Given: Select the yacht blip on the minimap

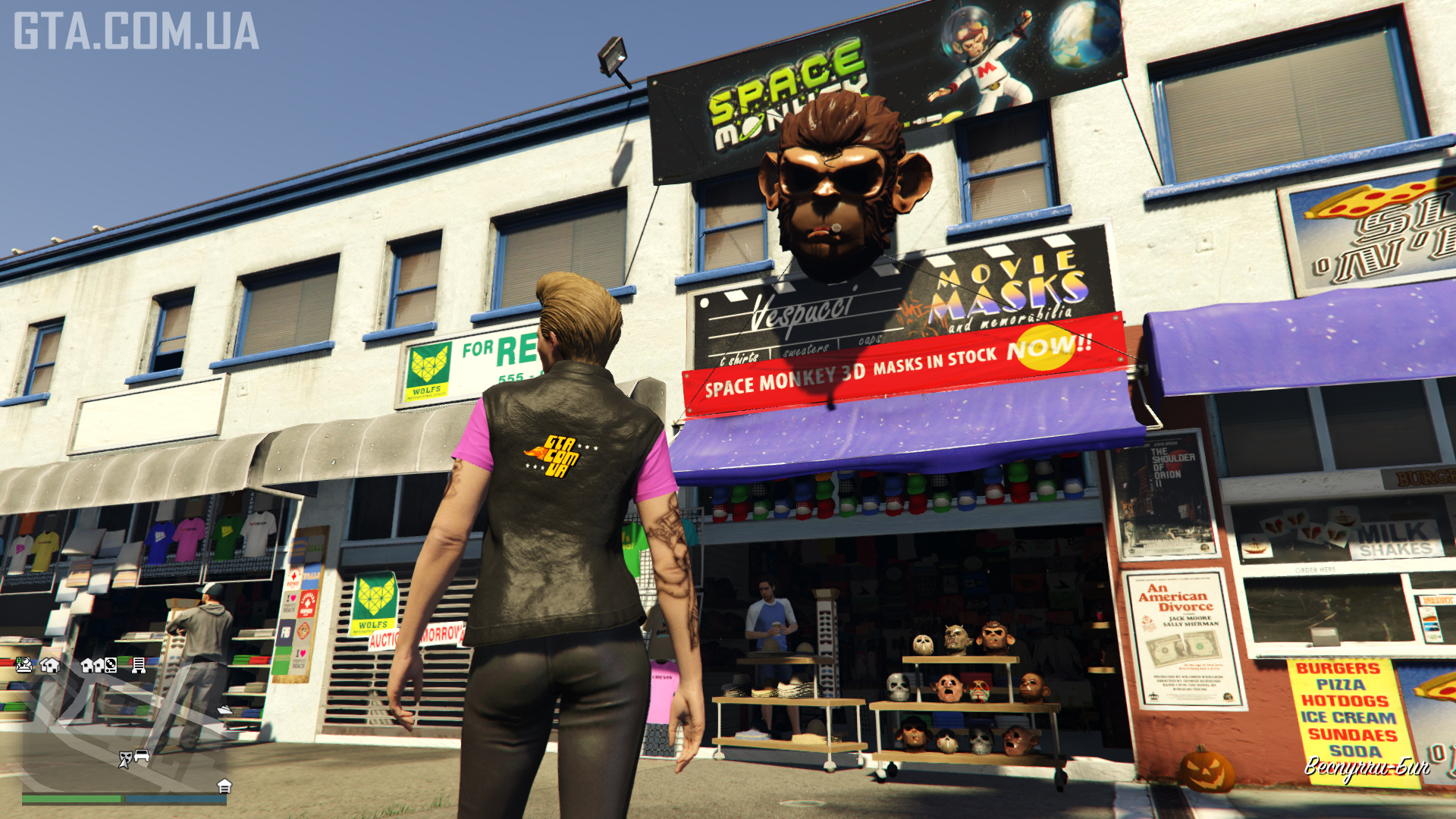Looking at the screenshot, I should [224, 710].
